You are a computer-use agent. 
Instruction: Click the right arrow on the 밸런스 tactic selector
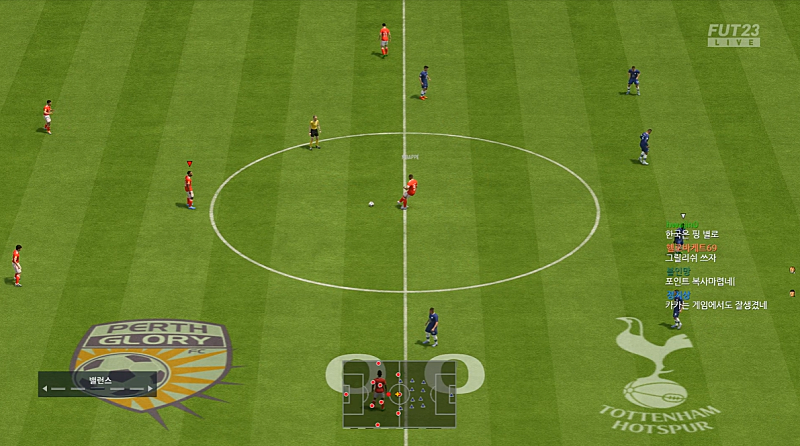pyautogui.click(x=151, y=389)
